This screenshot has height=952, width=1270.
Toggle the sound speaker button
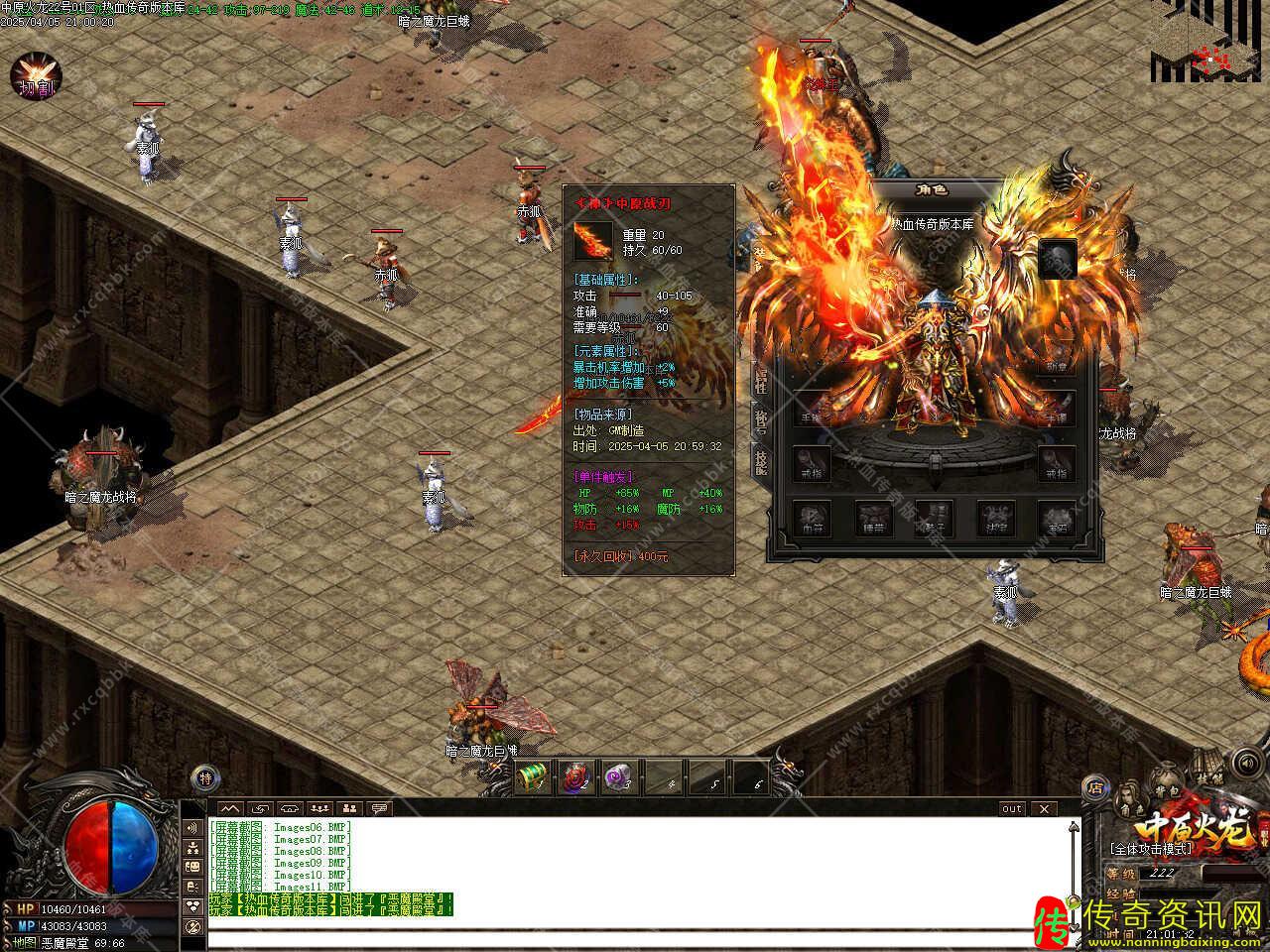click(x=1245, y=763)
